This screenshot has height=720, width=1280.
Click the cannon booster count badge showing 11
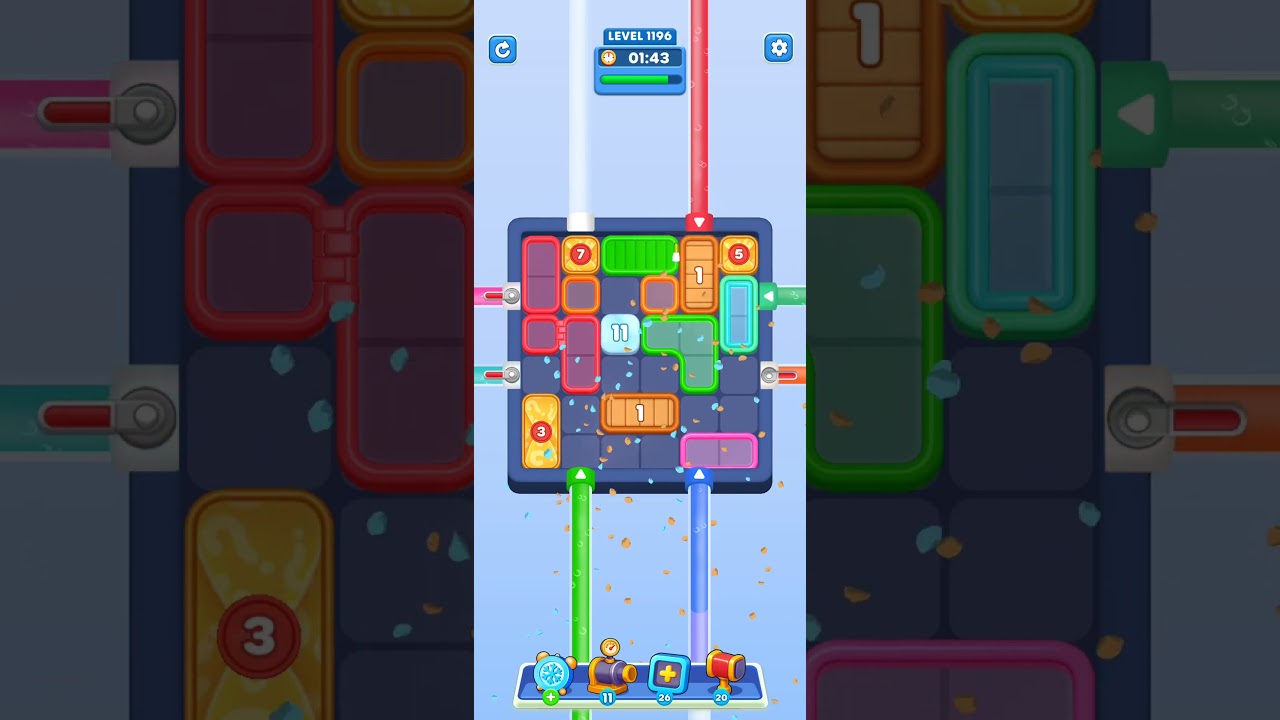pos(608,699)
